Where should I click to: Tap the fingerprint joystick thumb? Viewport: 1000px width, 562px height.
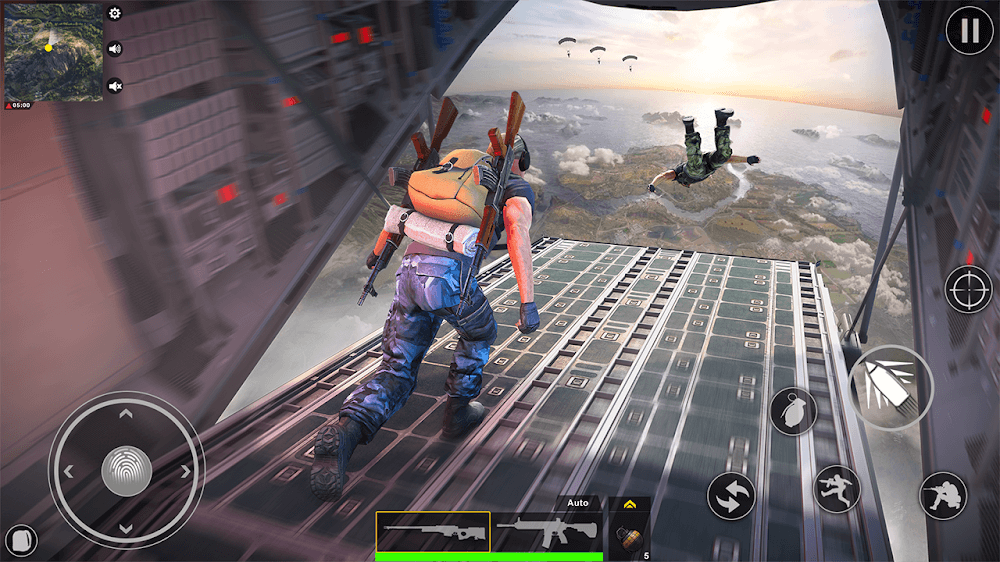[x=126, y=470]
